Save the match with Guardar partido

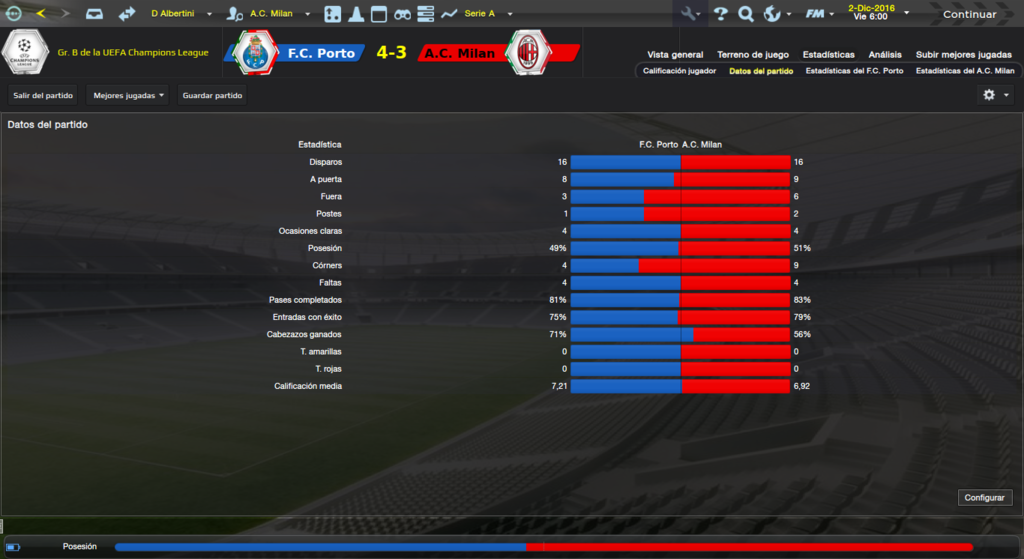pos(213,96)
